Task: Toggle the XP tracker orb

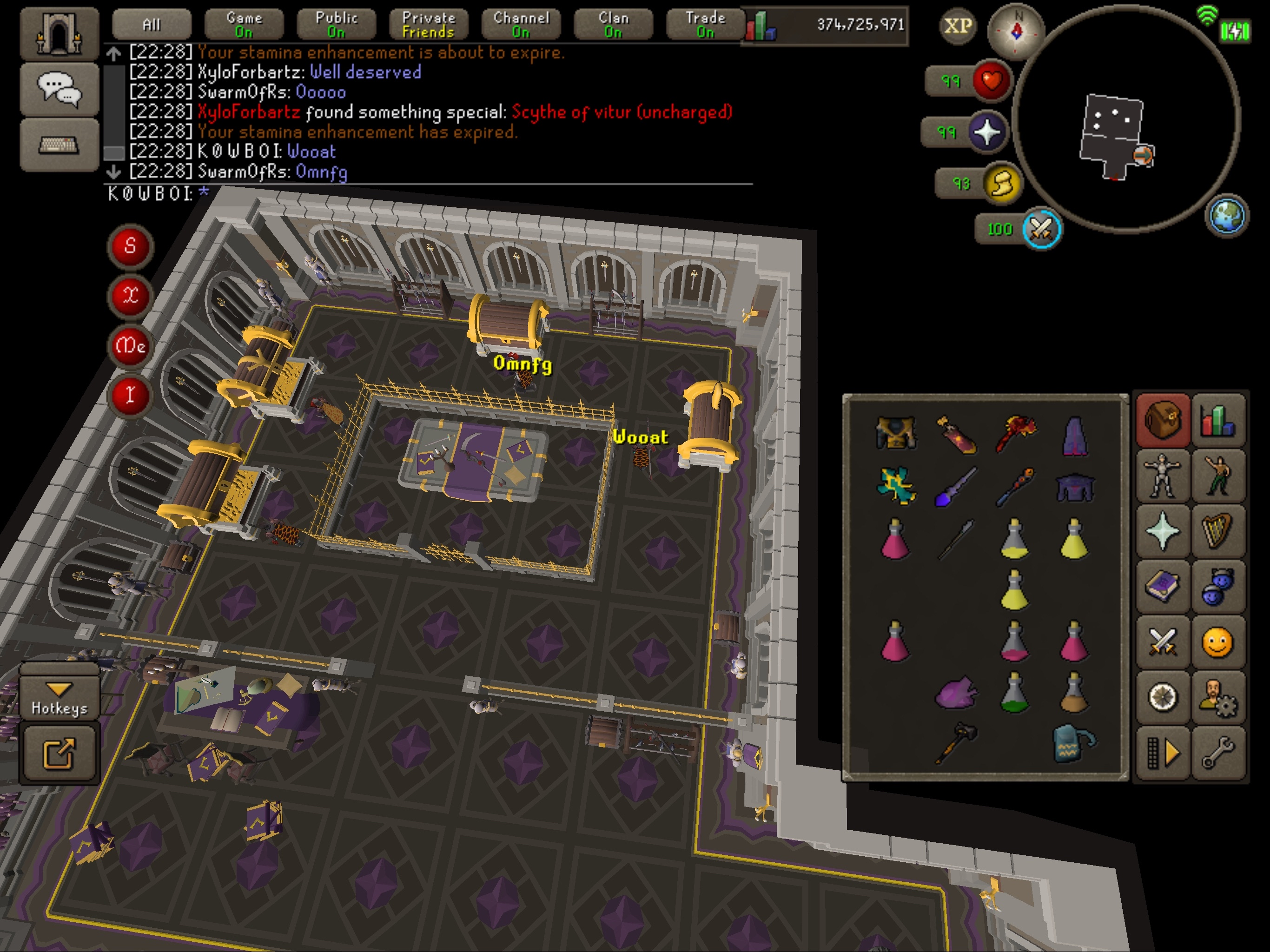Action: pyautogui.click(x=958, y=25)
